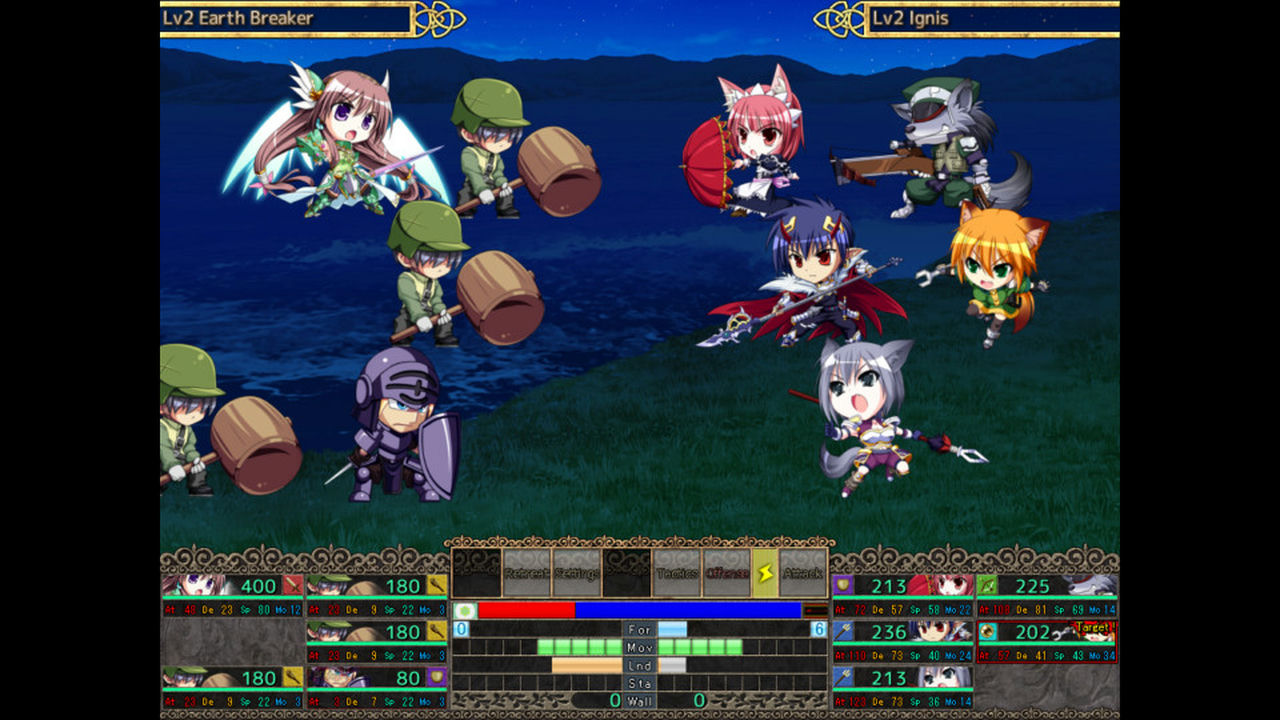
Task: Click the wrench icon on the targeted 202 HP unit
Action: pos(987,631)
